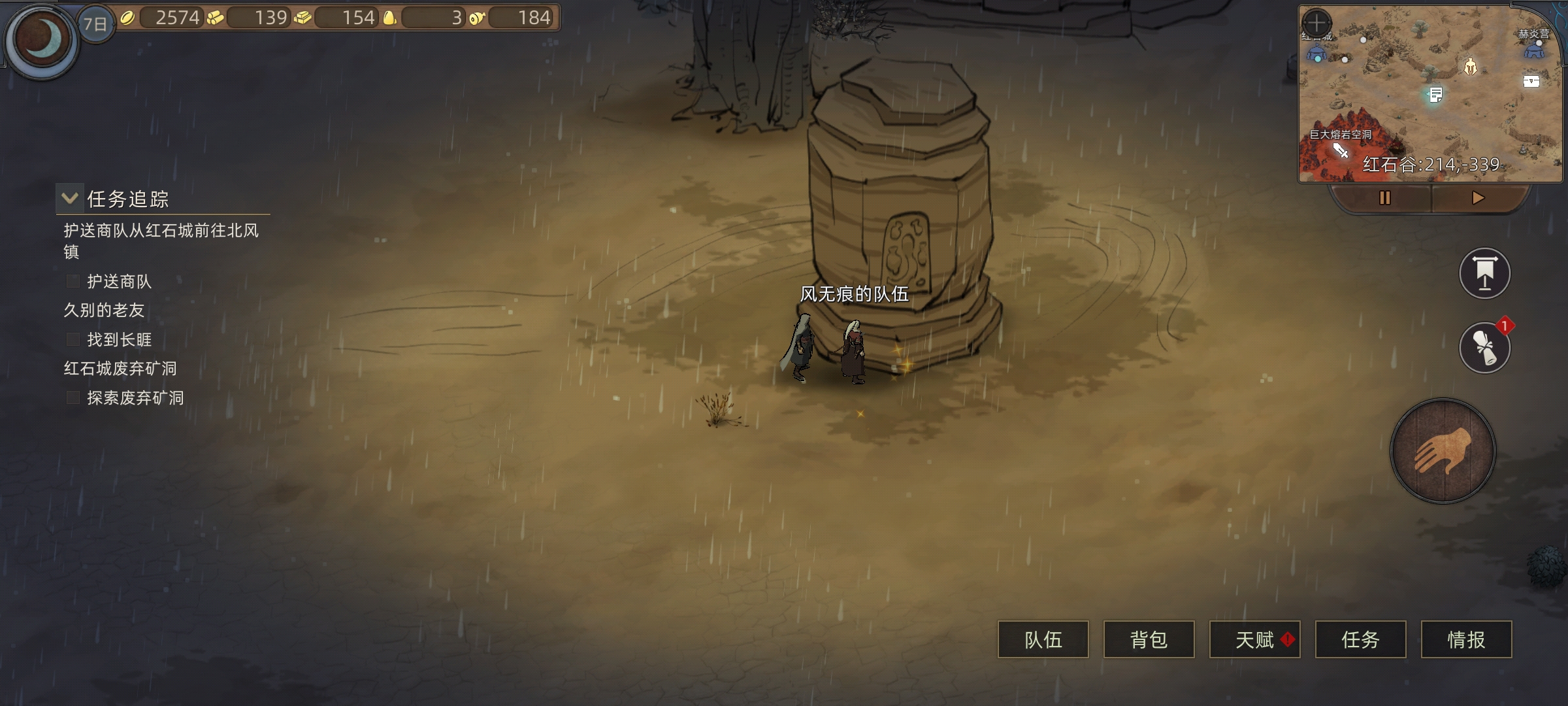Open the 任务 quest log
The width and height of the screenshot is (1568, 706).
pos(1360,639)
